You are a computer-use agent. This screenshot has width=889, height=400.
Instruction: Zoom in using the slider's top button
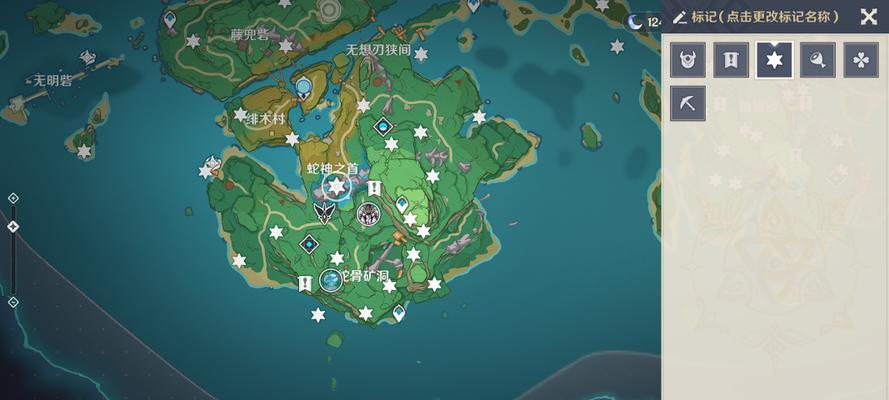pyautogui.click(x=13, y=198)
